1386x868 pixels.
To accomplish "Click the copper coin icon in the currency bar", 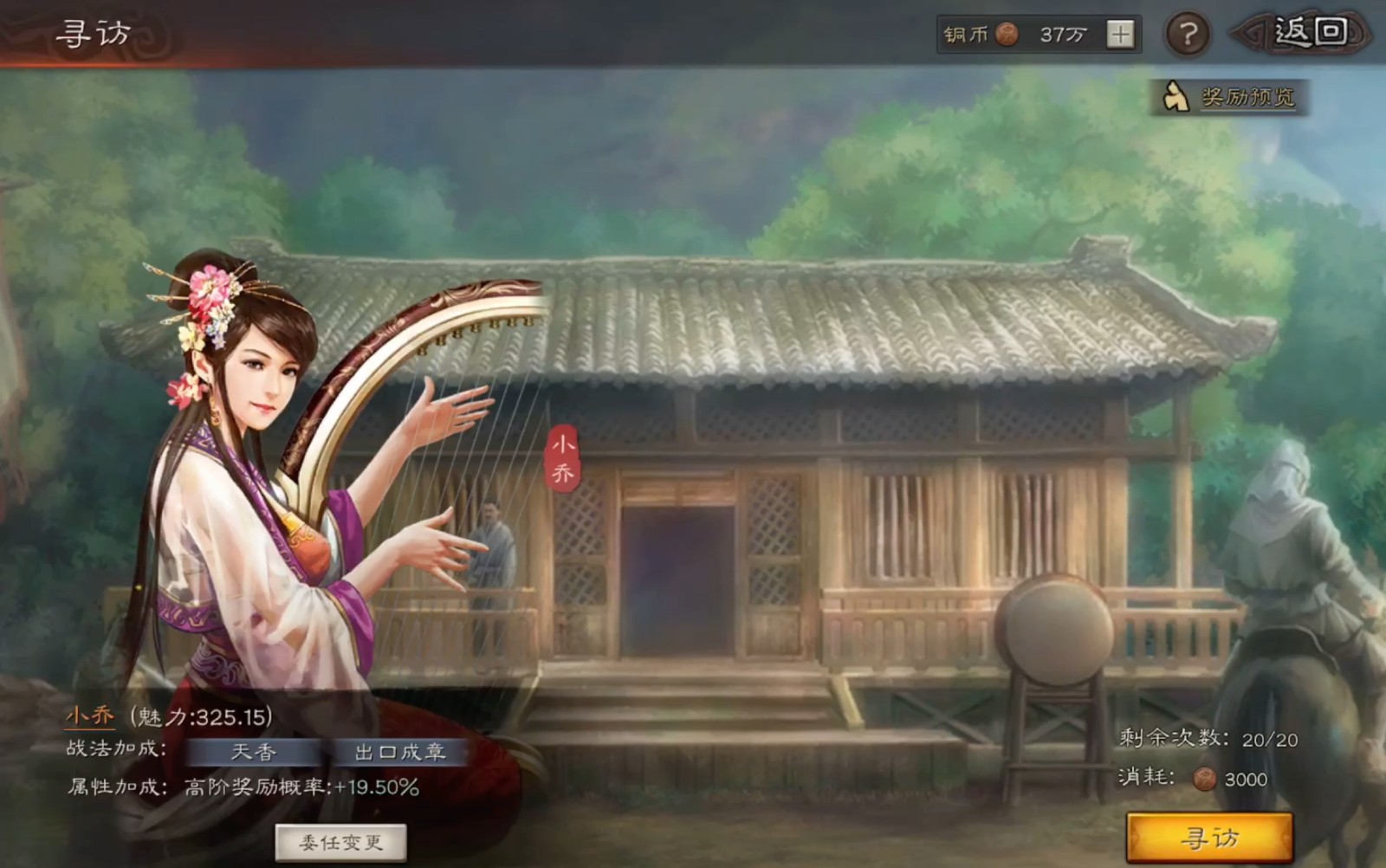I will 1006,33.
